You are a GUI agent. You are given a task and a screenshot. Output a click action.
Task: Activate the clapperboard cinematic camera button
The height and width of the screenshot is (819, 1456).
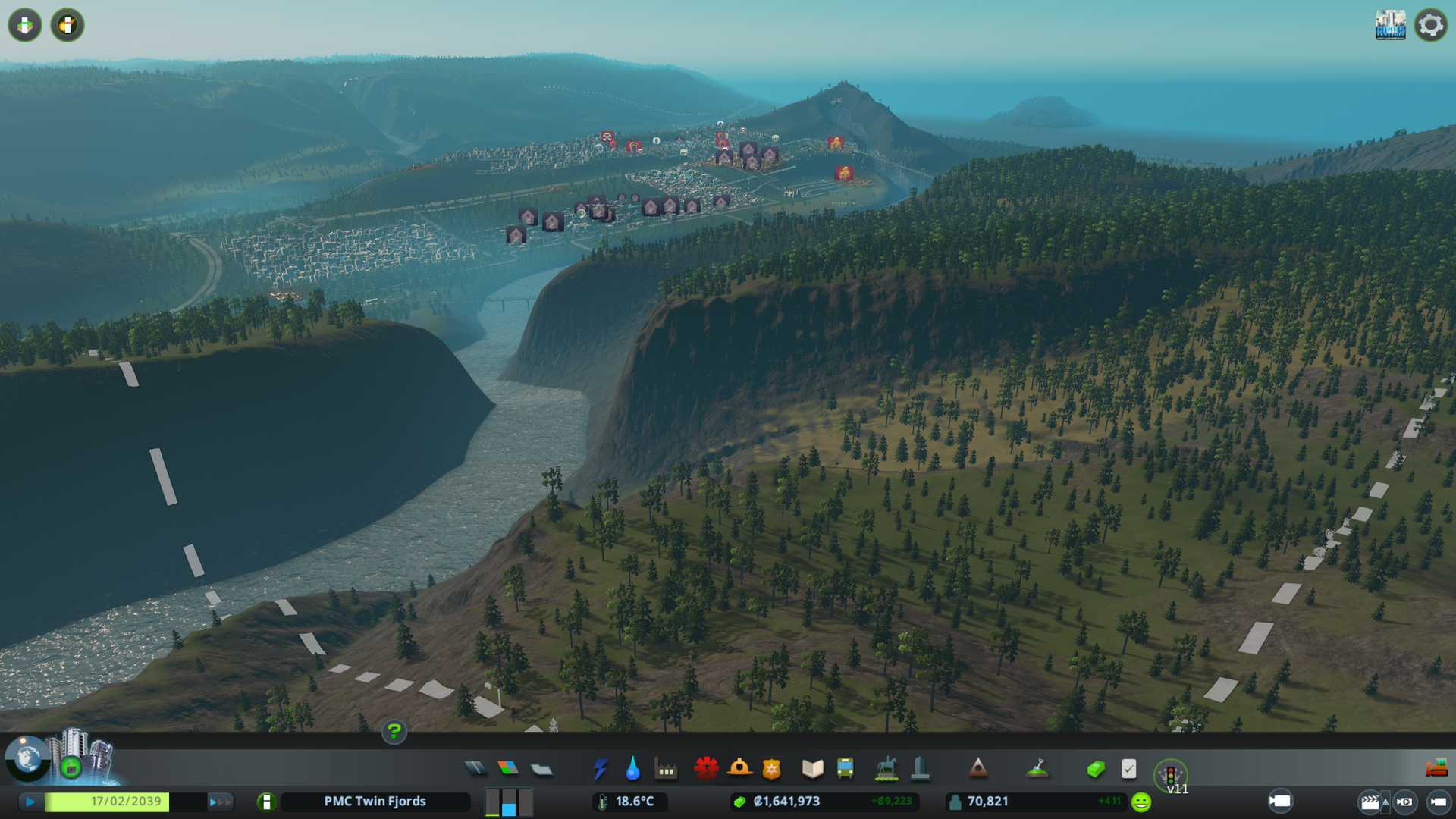(1370, 802)
